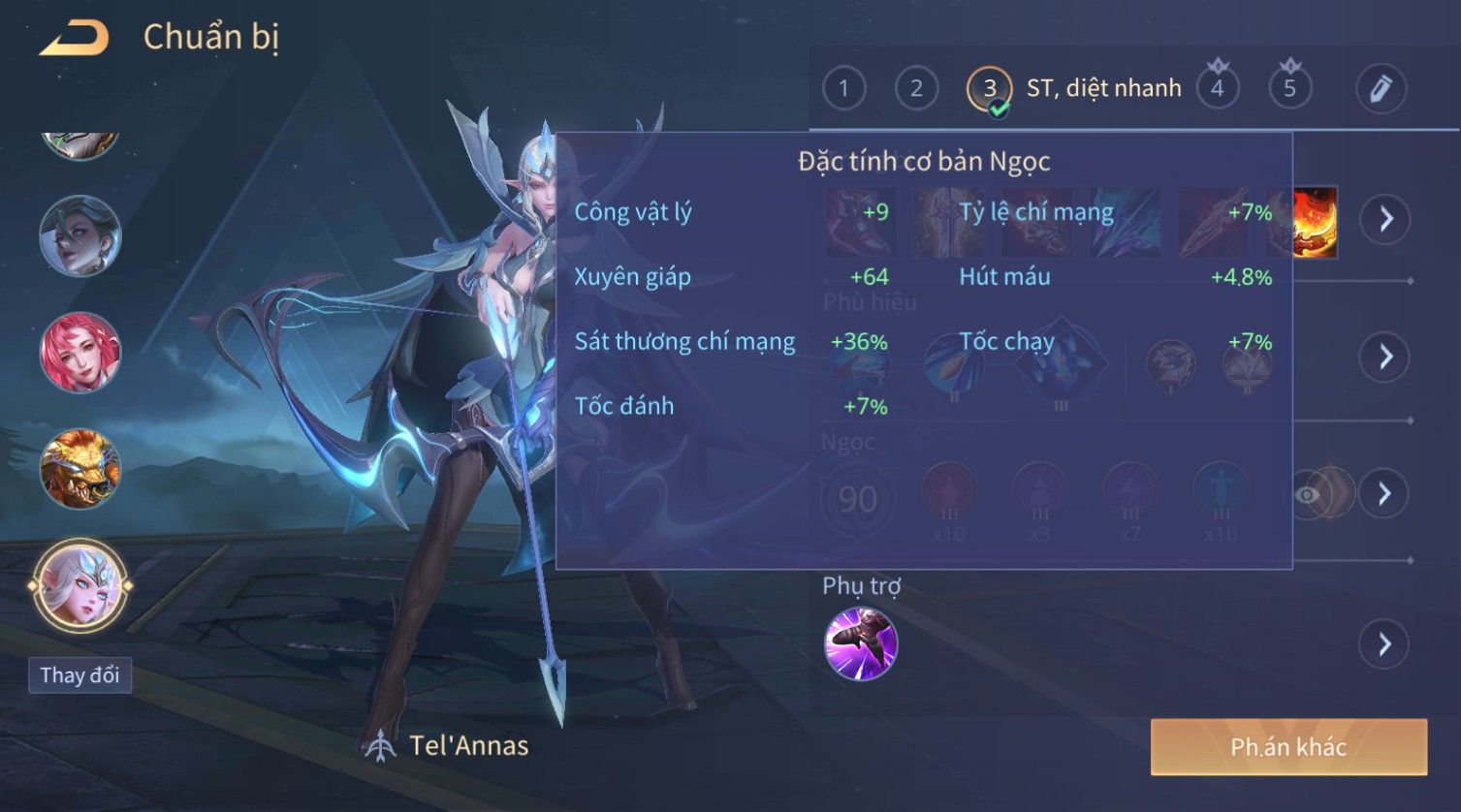Go back using the return arrow
This screenshot has width=1461, height=812.
74,39
